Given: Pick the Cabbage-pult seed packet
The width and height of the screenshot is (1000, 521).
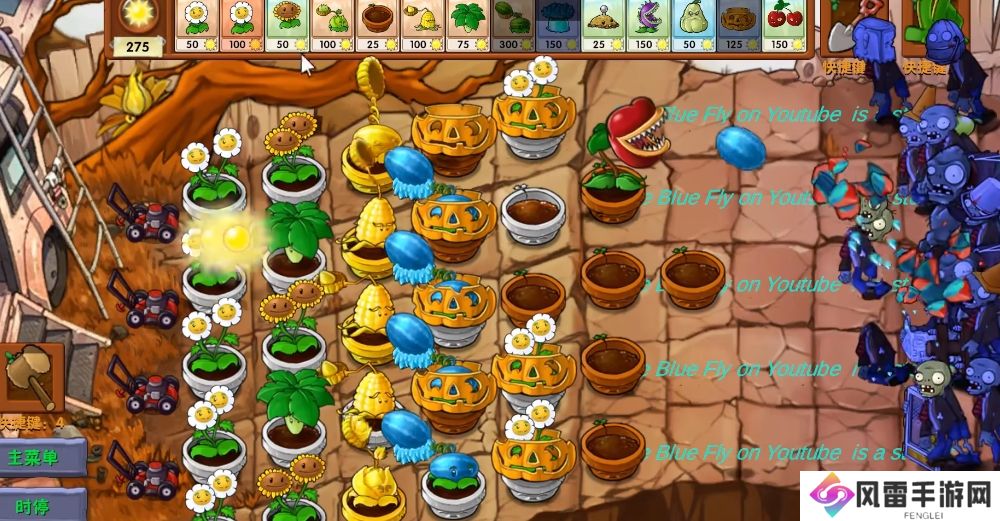Looking at the screenshot, I should click(x=331, y=25).
